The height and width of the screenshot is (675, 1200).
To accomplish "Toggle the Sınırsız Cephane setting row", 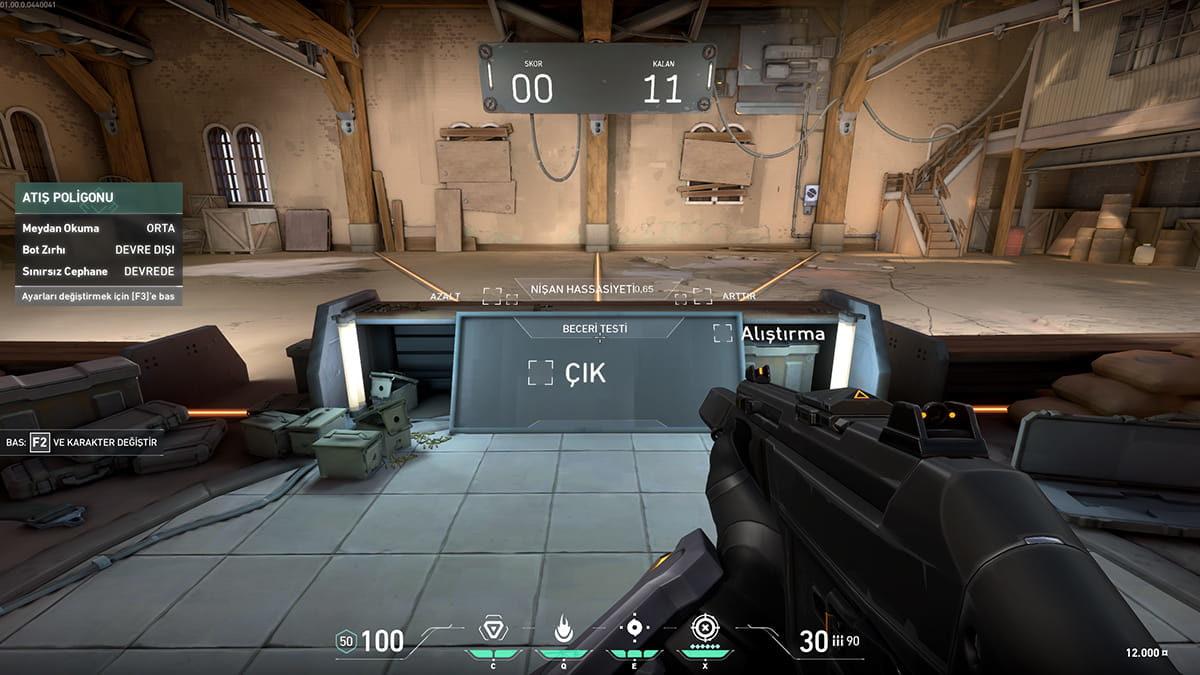I will point(98,271).
